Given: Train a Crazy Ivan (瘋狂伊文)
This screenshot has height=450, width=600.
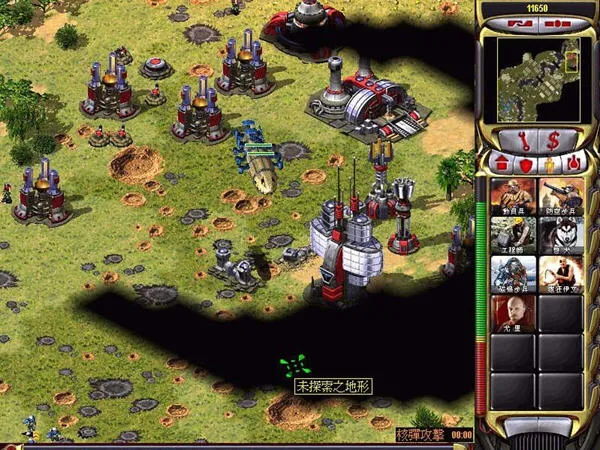Looking at the screenshot, I should click(x=561, y=274).
